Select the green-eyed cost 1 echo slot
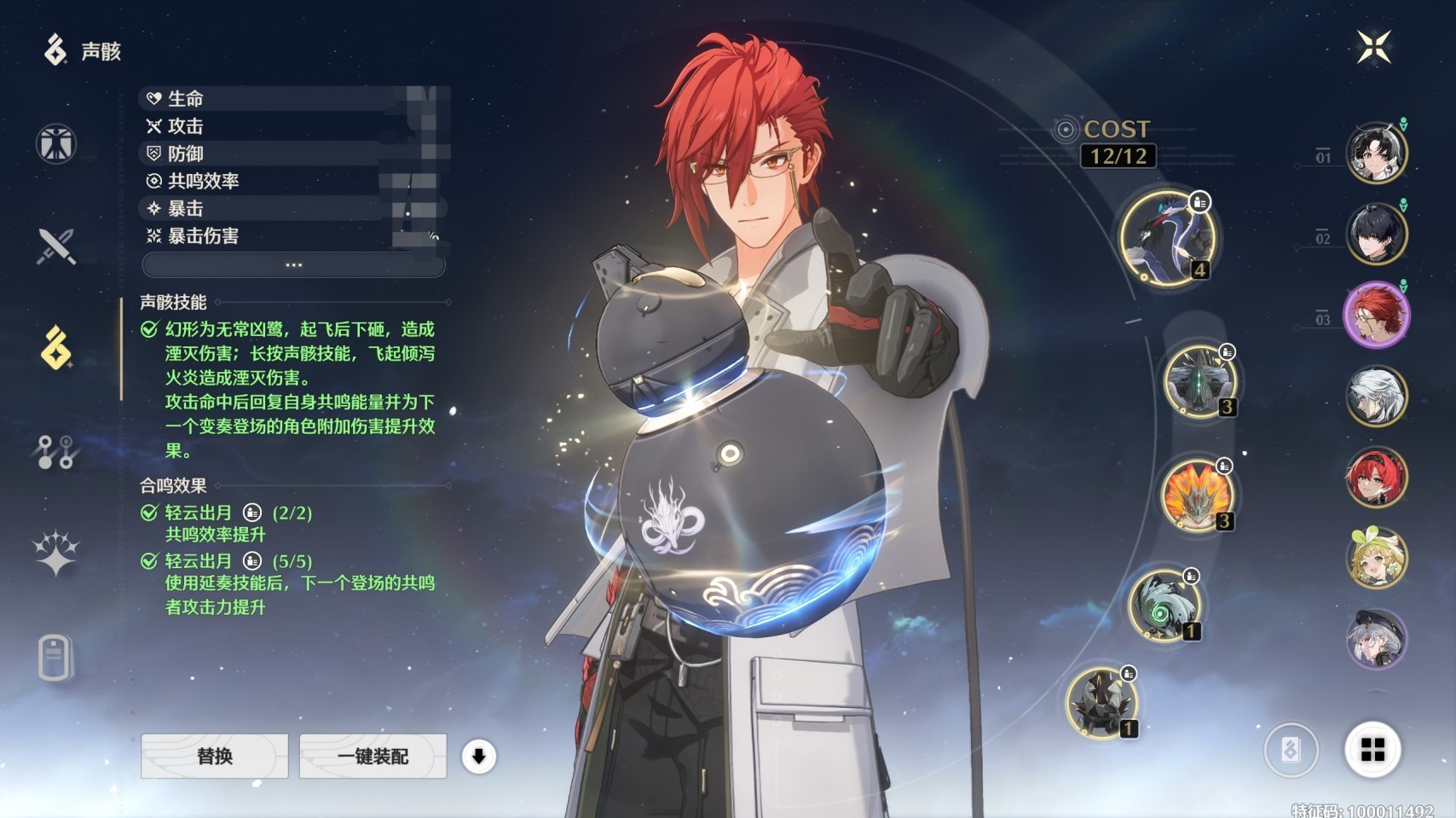The height and width of the screenshot is (818, 1456). (x=1163, y=606)
